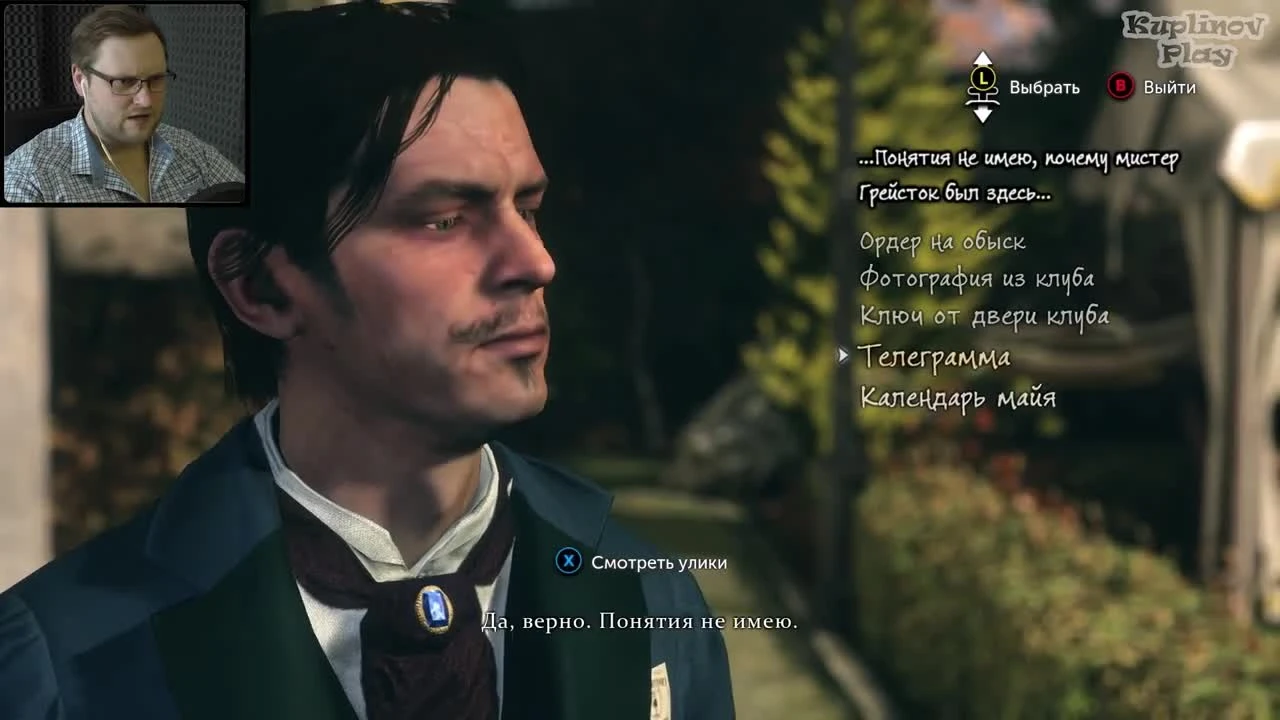Click the up arrow above the stick icon

[982, 57]
